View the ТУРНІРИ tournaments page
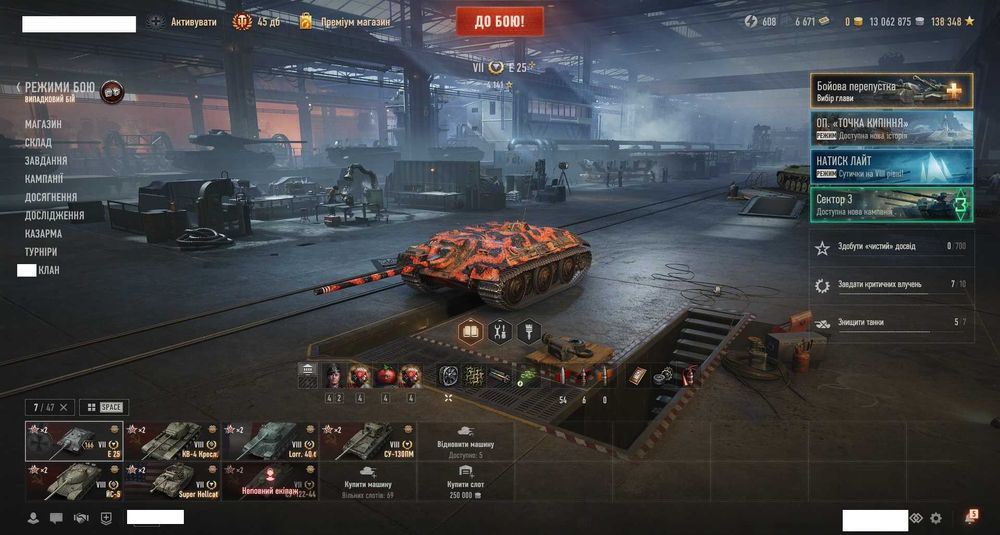 (x=41, y=252)
